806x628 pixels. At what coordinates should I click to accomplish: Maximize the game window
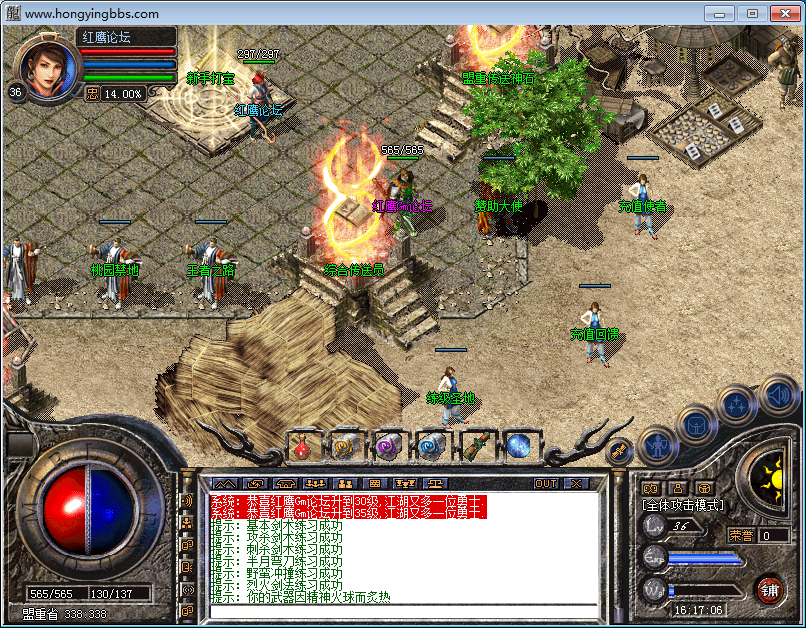tap(752, 13)
